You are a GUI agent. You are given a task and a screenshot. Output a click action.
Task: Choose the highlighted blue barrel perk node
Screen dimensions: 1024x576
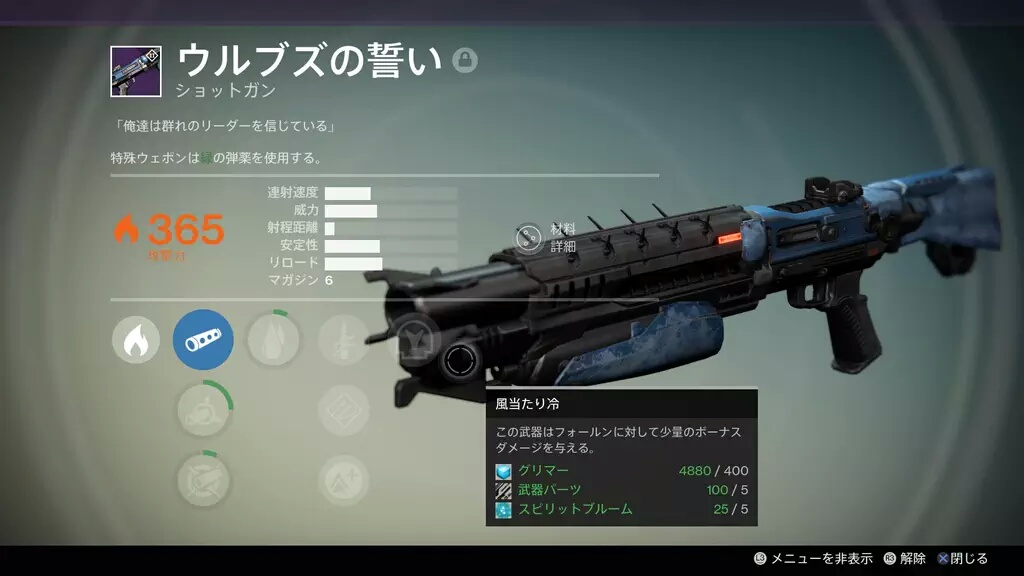(204, 341)
